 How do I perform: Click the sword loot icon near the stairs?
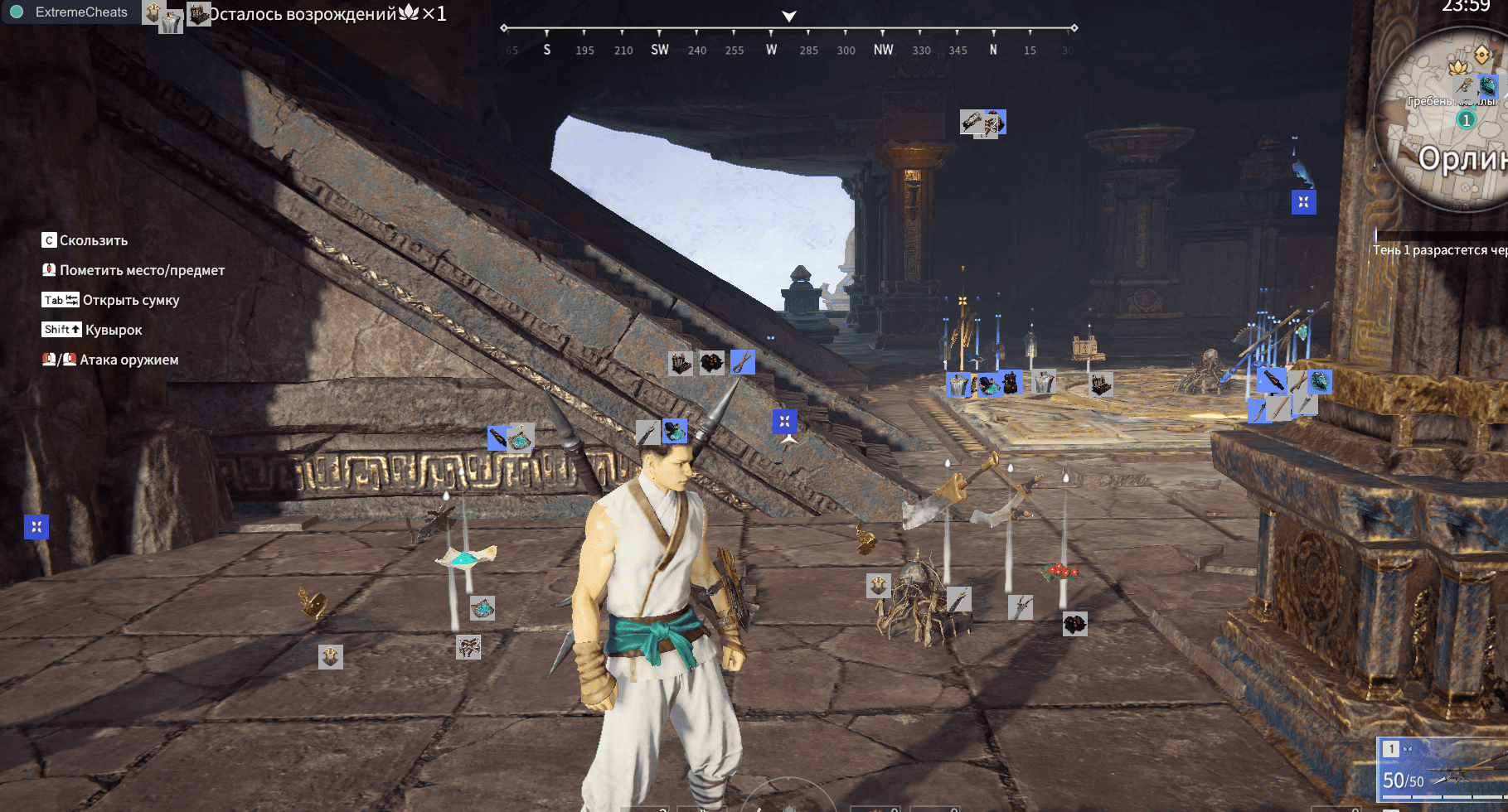point(497,438)
